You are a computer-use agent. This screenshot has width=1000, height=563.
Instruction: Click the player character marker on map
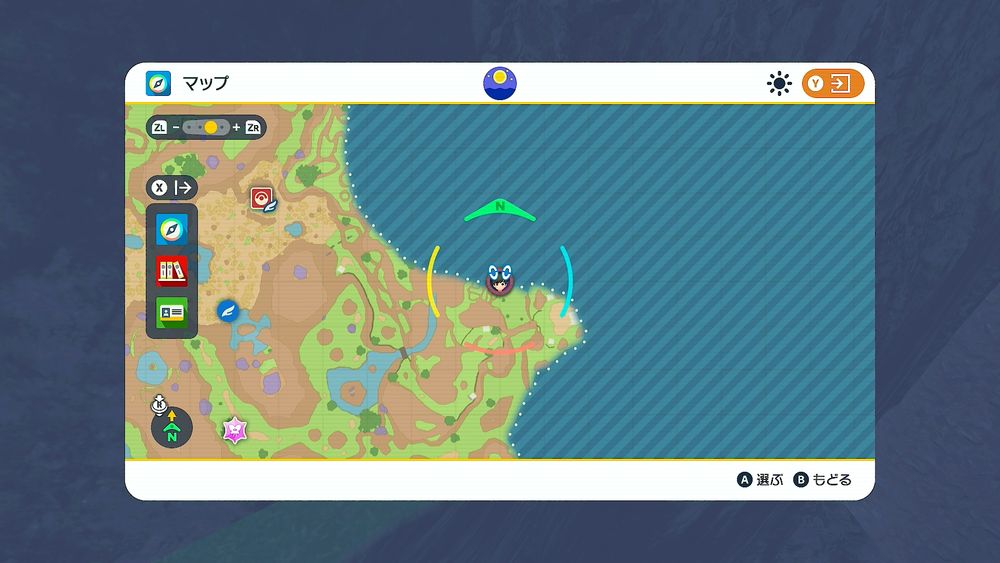pyautogui.click(x=499, y=281)
